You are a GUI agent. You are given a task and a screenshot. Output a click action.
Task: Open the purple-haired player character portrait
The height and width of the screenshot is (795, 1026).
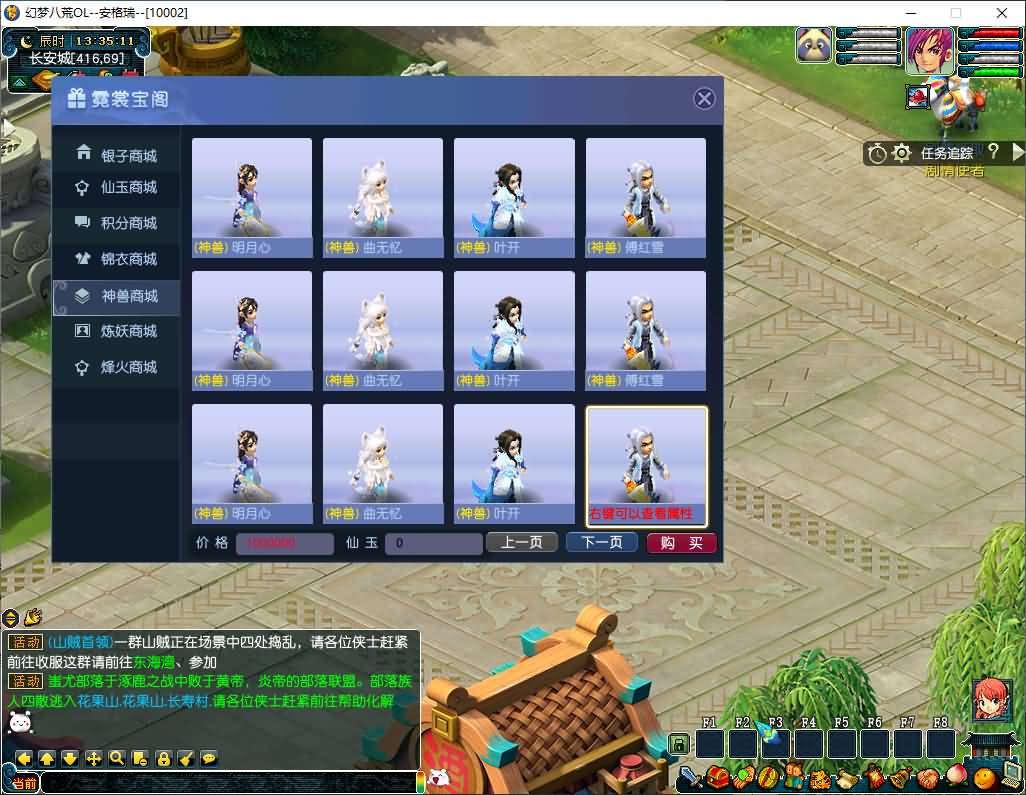pos(929,50)
